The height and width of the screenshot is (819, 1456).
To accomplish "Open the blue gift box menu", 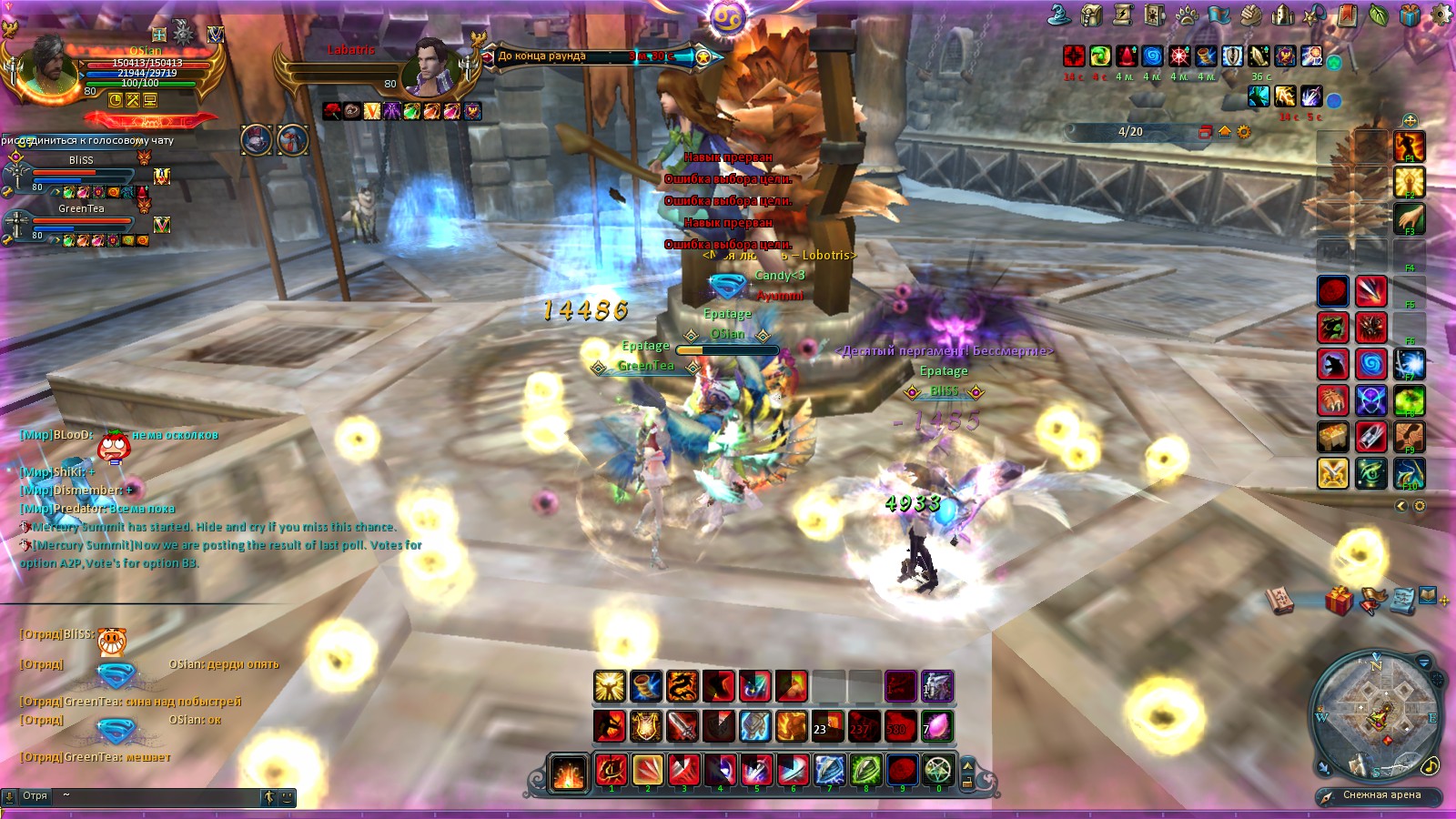I will tap(1410, 15).
